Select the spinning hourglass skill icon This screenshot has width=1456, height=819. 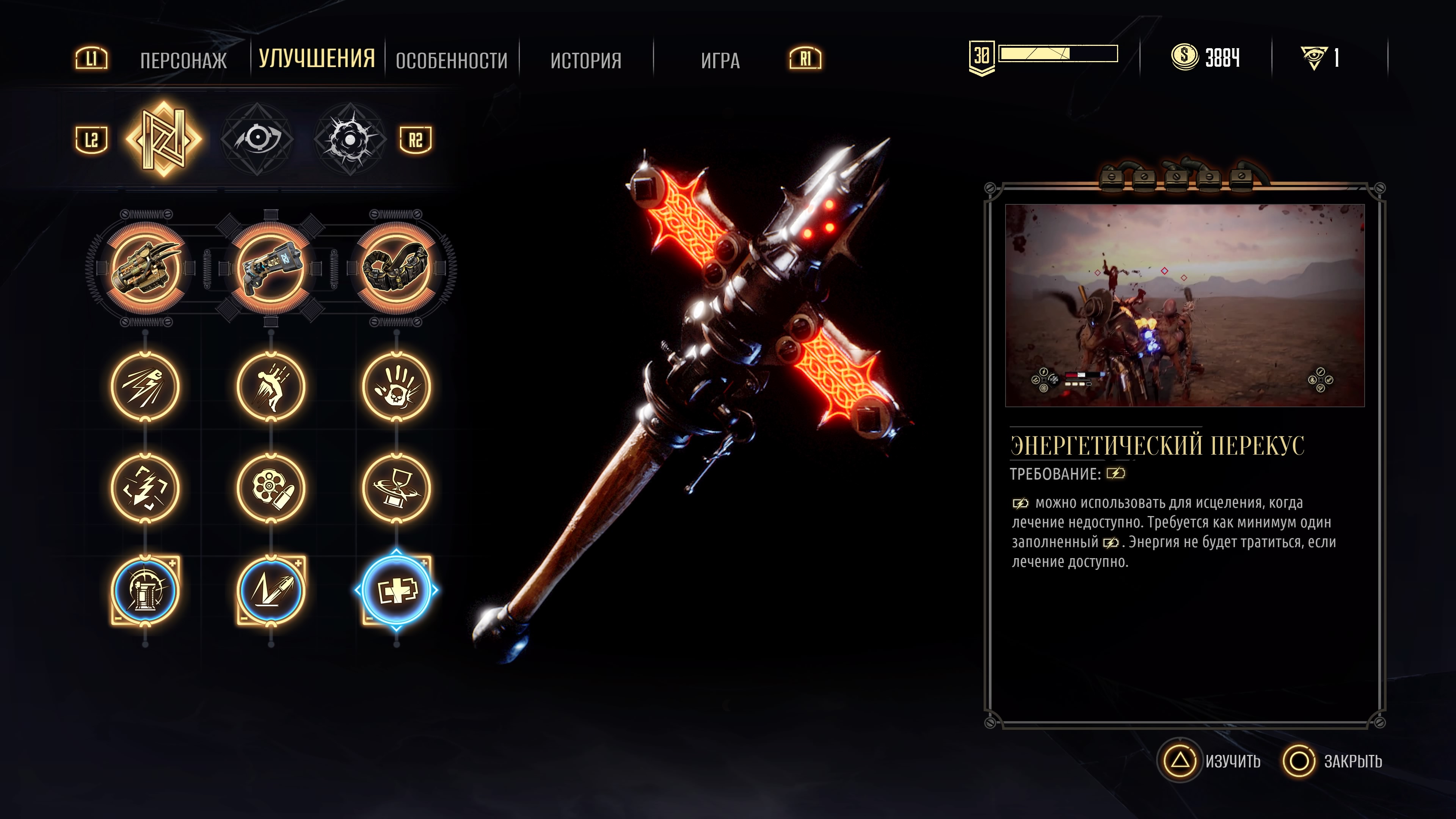point(396,488)
